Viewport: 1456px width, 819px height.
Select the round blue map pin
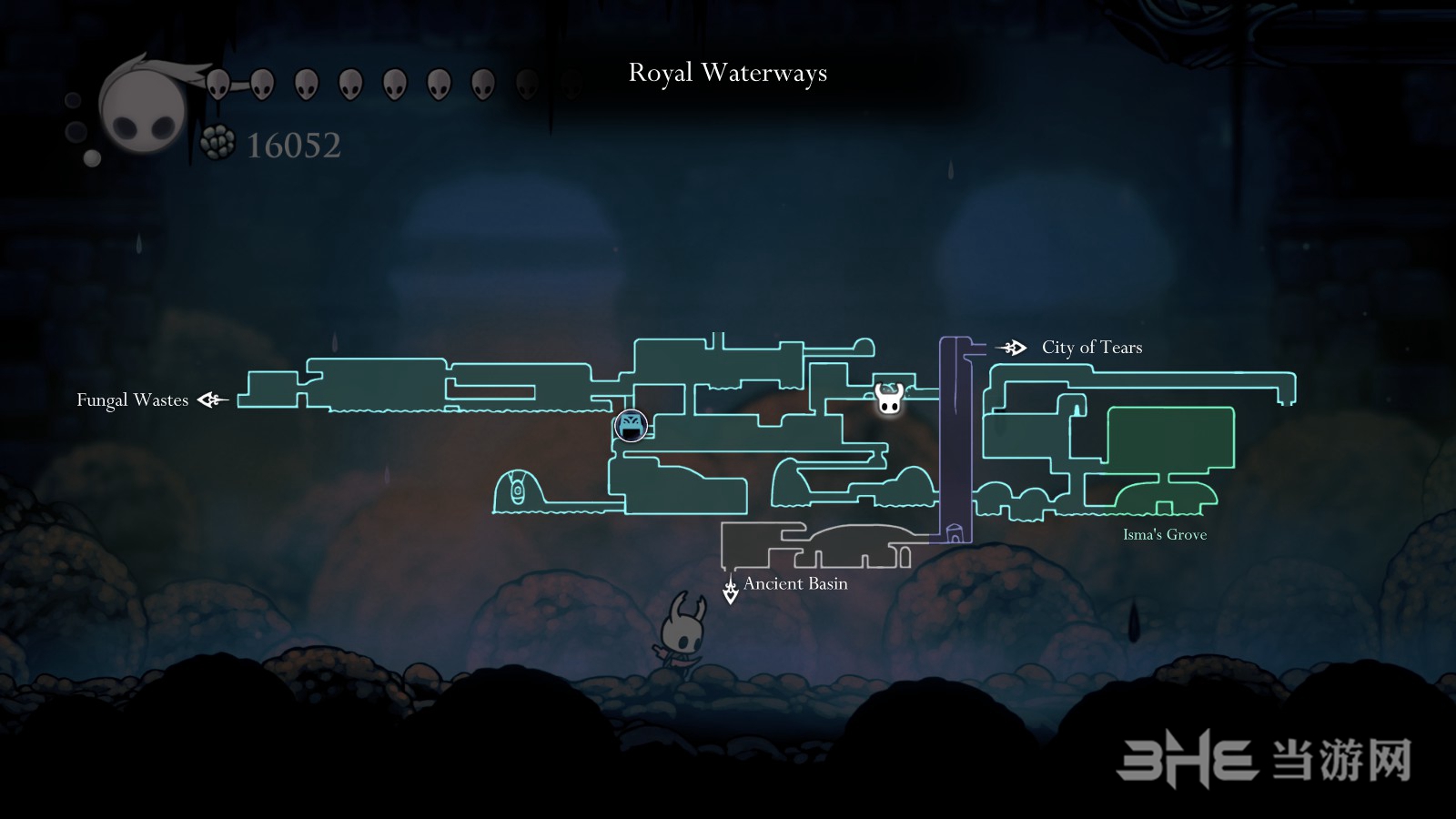(x=630, y=425)
